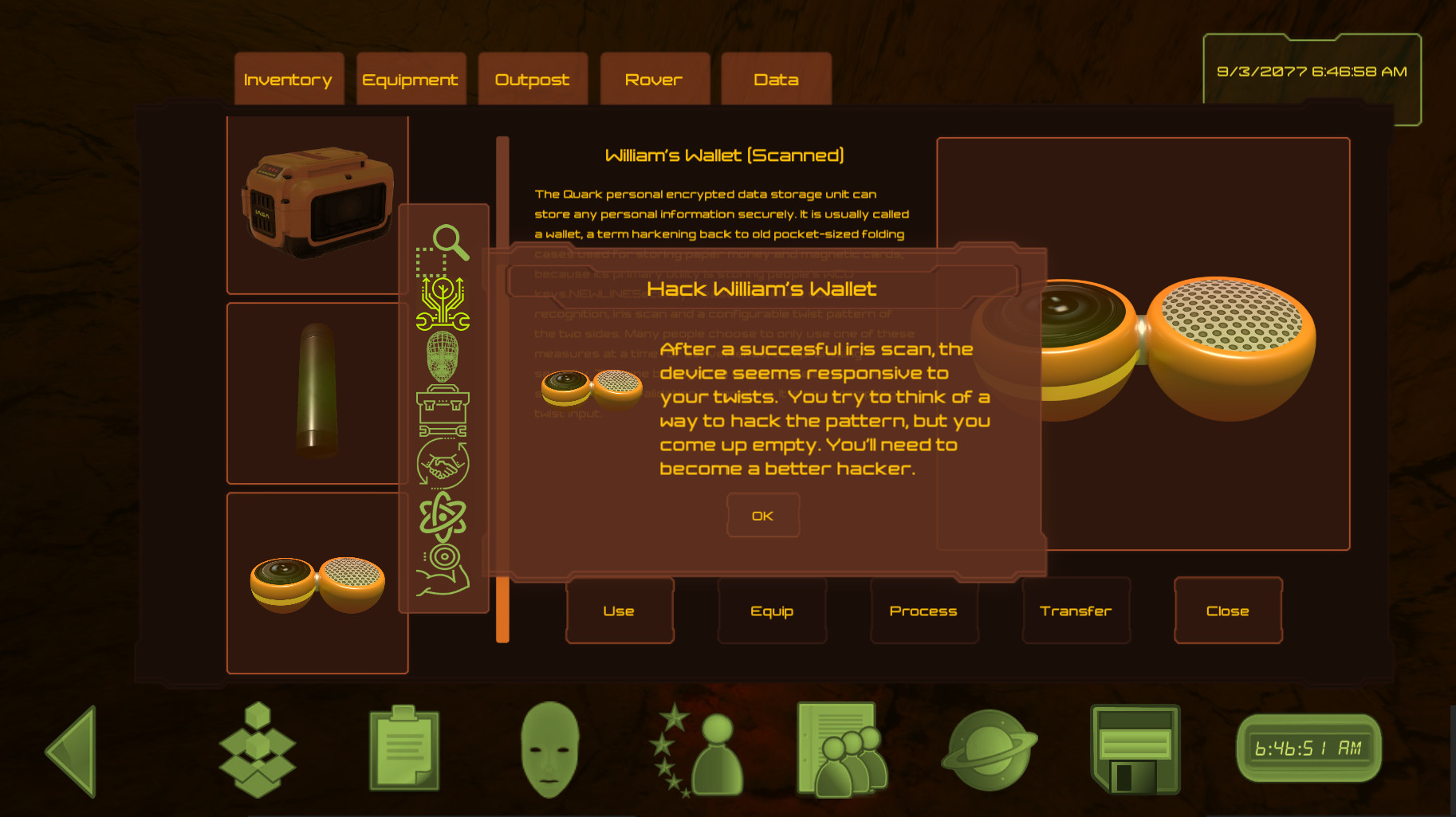Screen dimensions: 1456x817
Task: Show the Outpost tab
Action: tap(532, 80)
